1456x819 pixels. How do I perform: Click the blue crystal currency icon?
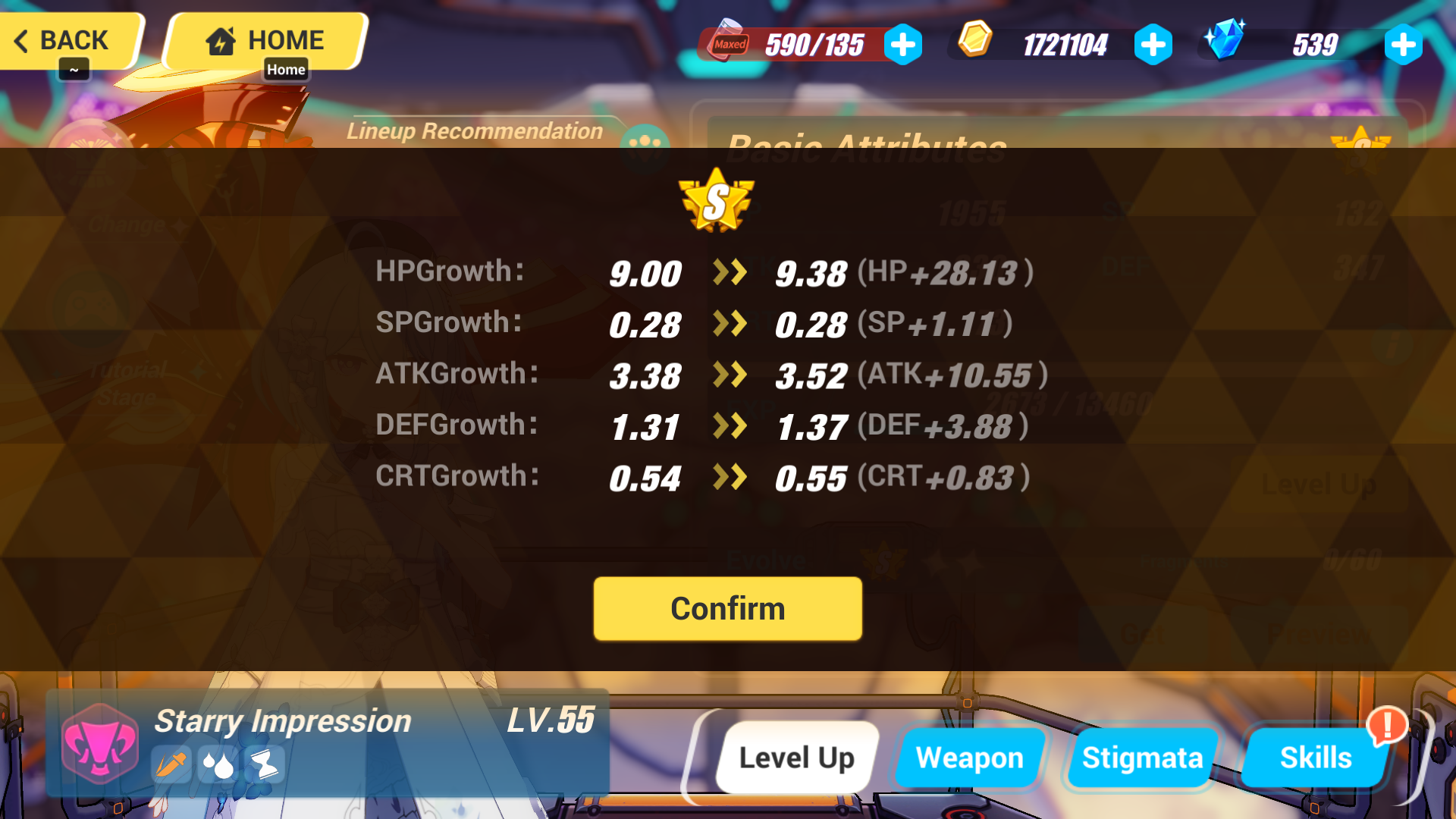pyautogui.click(x=1224, y=42)
